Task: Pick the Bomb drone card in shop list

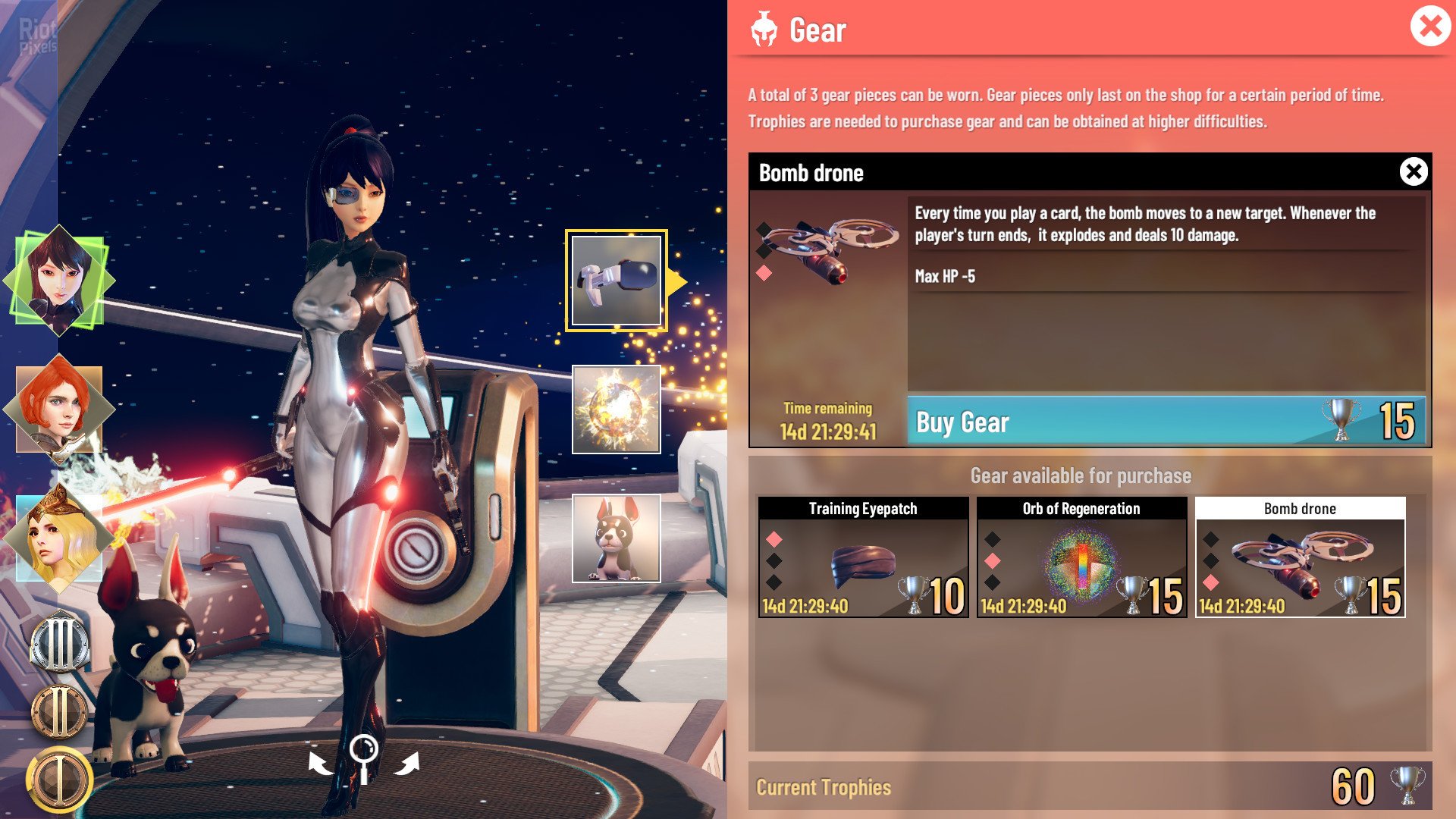Action: [x=1300, y=557]
